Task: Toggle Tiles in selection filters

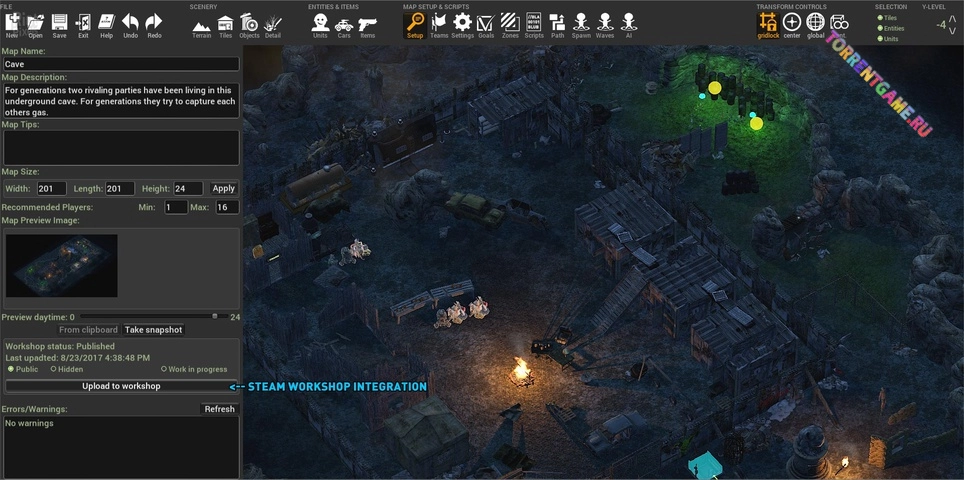Action: coord(880,17)
